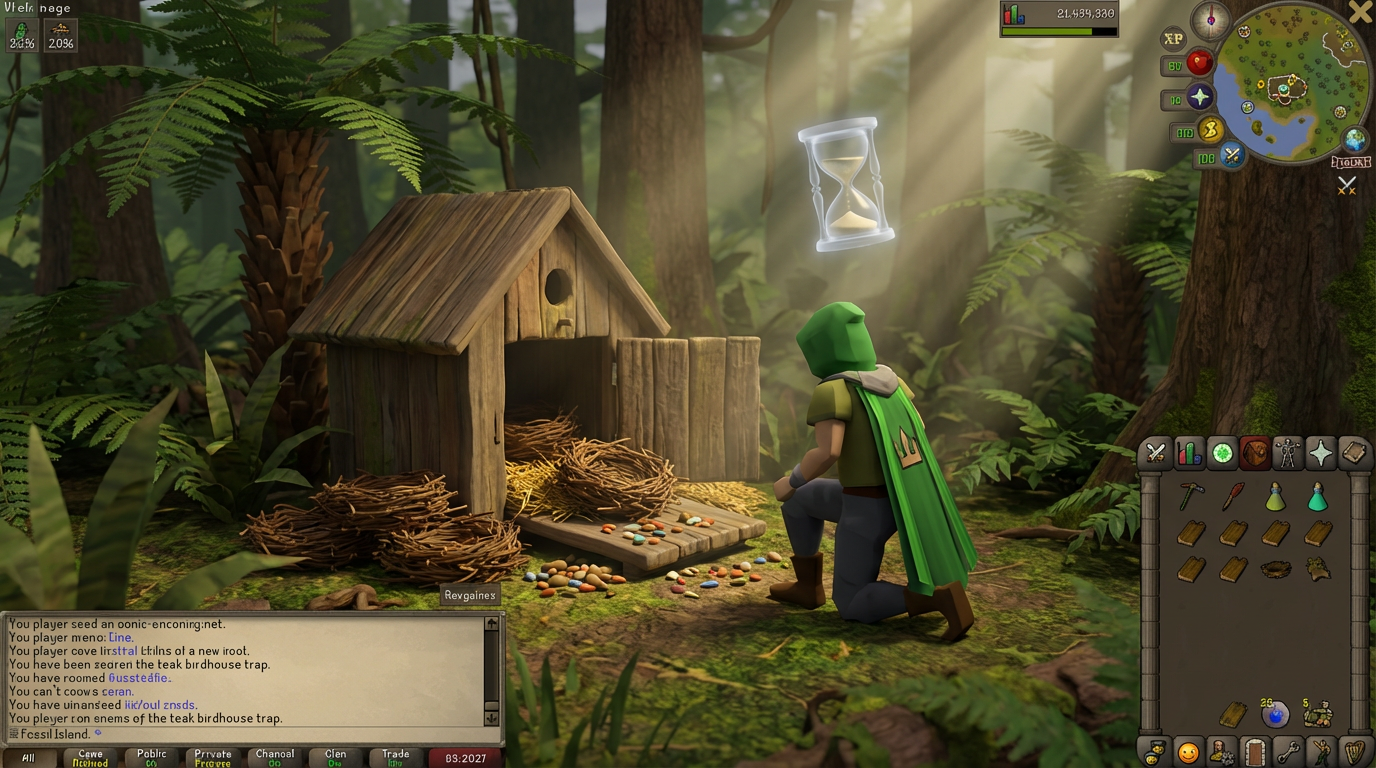
Task: Close the interface with the X
Action: point(1360,12)
